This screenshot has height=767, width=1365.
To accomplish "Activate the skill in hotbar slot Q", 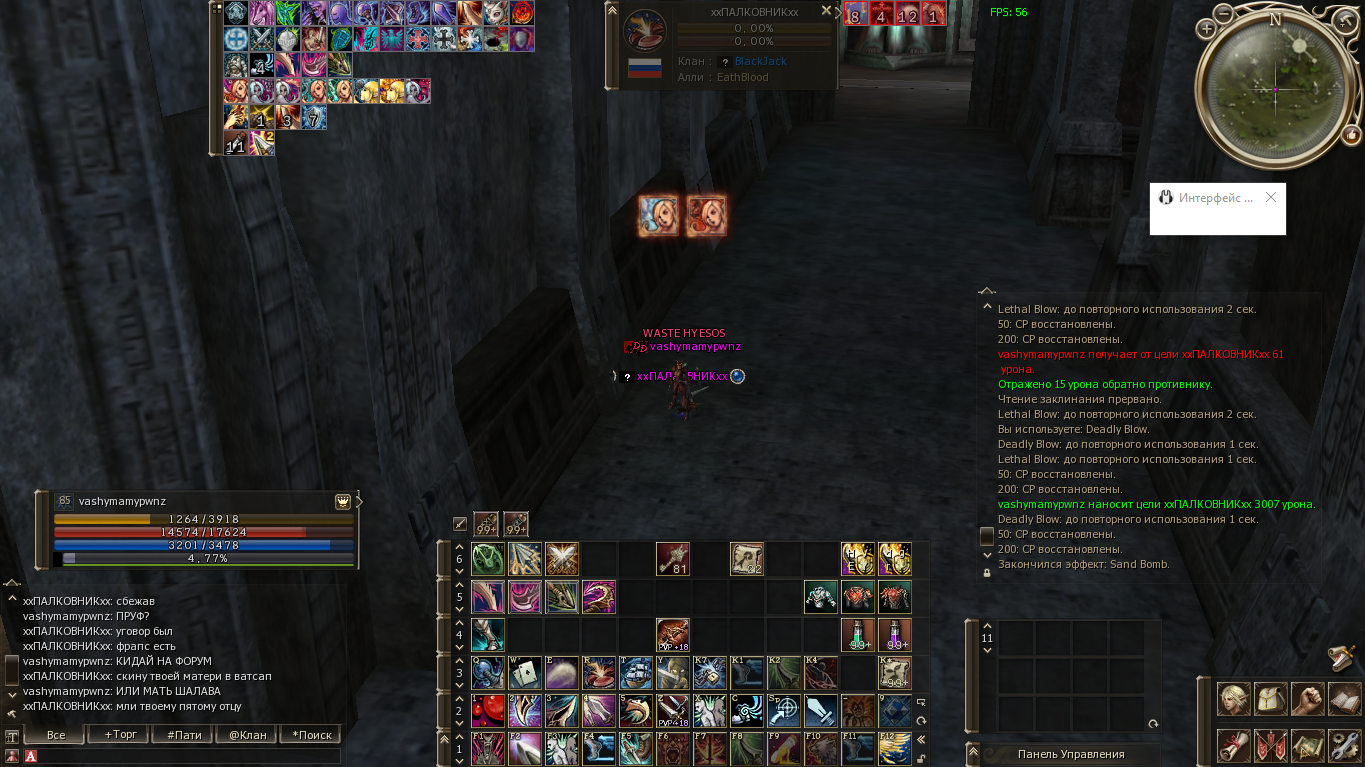I will point(487,674).
